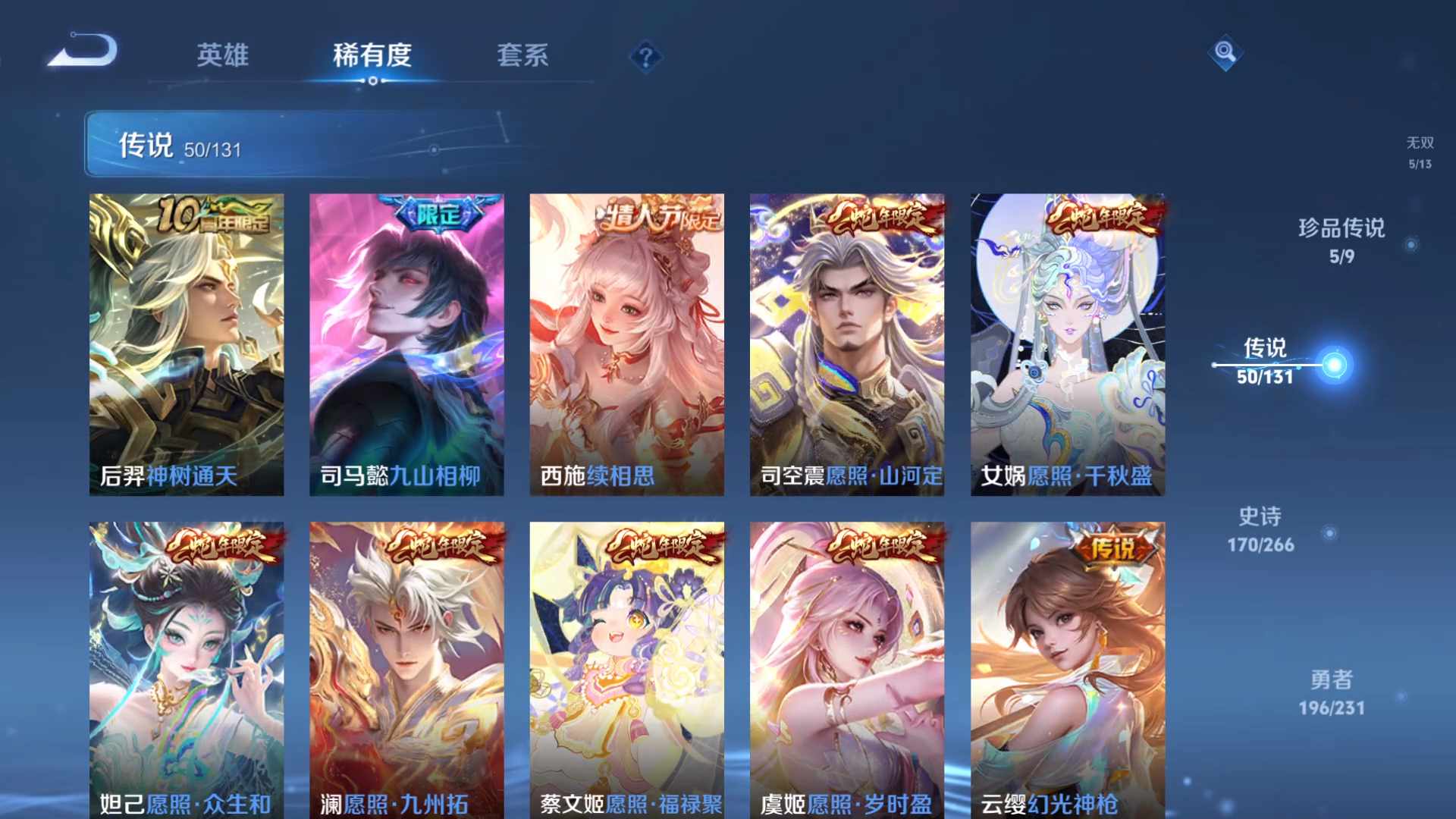Switch rarity to 无双 category

[x=1420, y=149]
